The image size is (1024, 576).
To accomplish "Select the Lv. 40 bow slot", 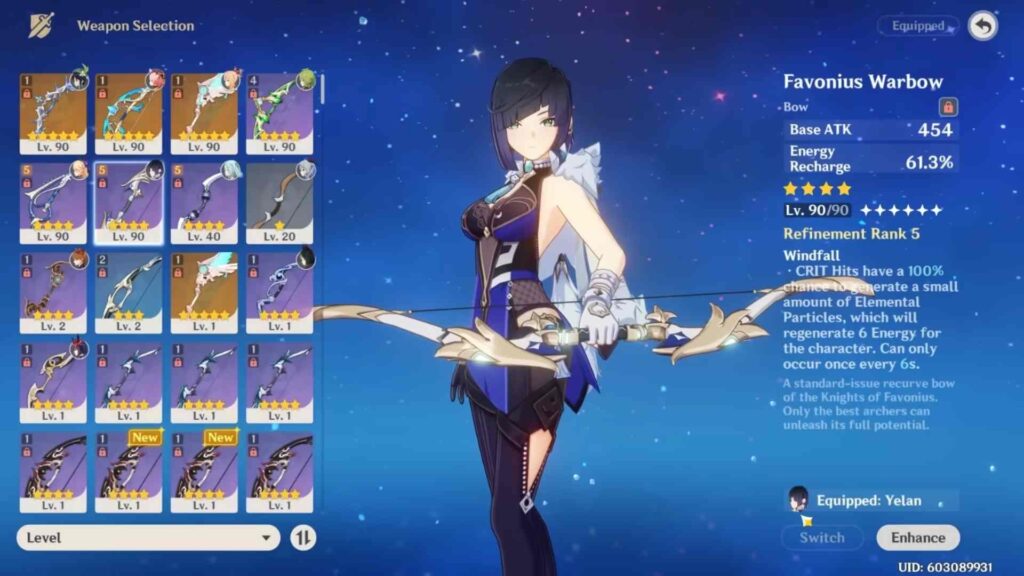I will click(x=204, y=203).
